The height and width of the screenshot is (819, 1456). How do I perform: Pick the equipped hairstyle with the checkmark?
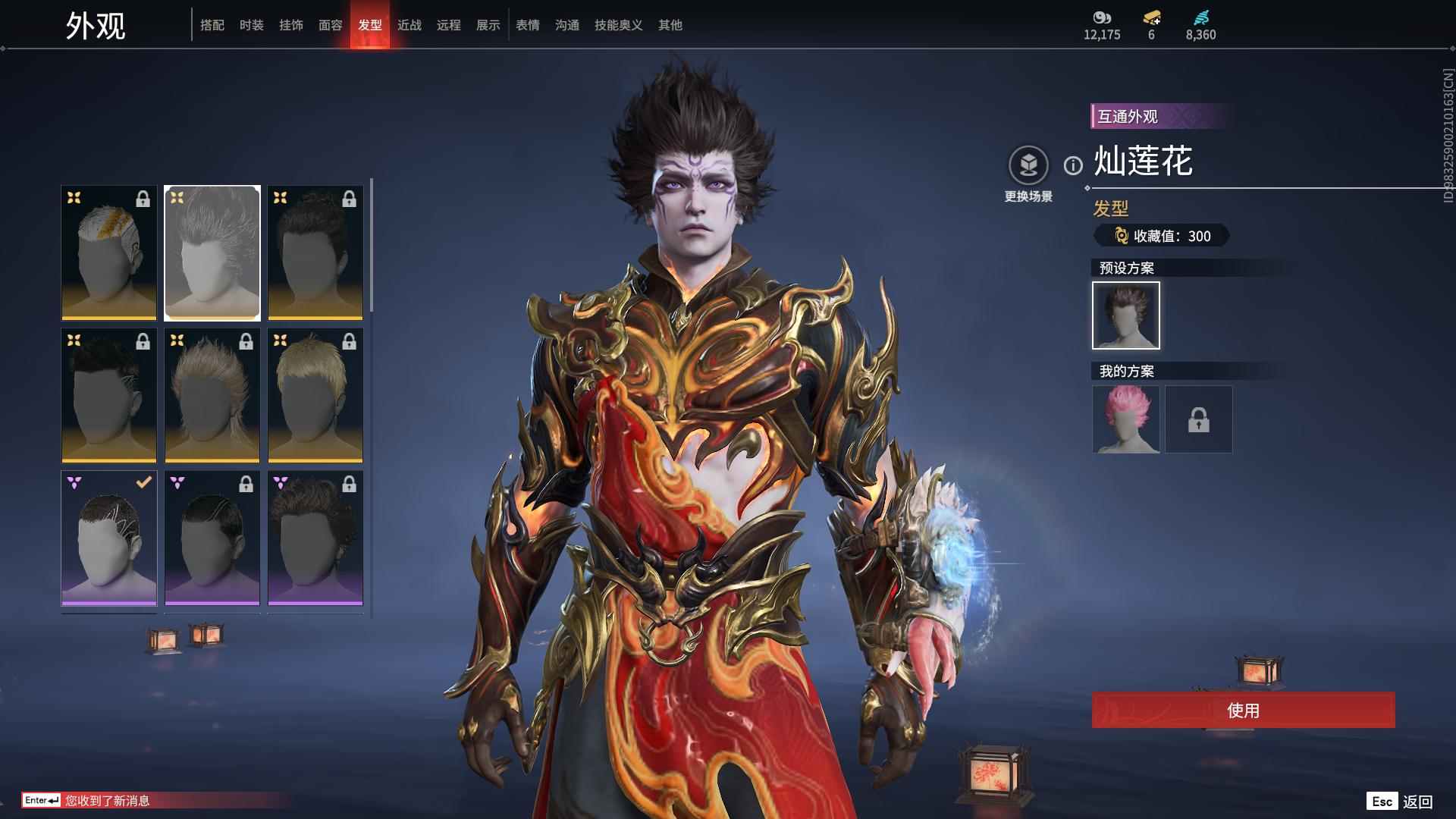(x=109, y=538)
